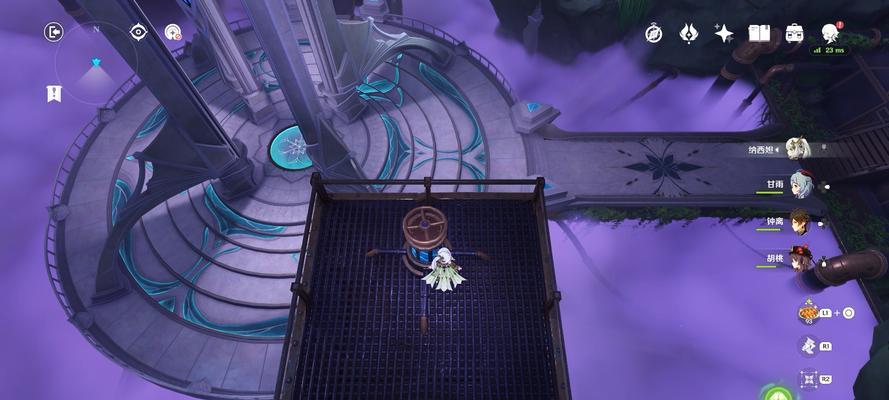Switch to party member 甘雨
The image size is (889, 400).
tap(799, 184)
